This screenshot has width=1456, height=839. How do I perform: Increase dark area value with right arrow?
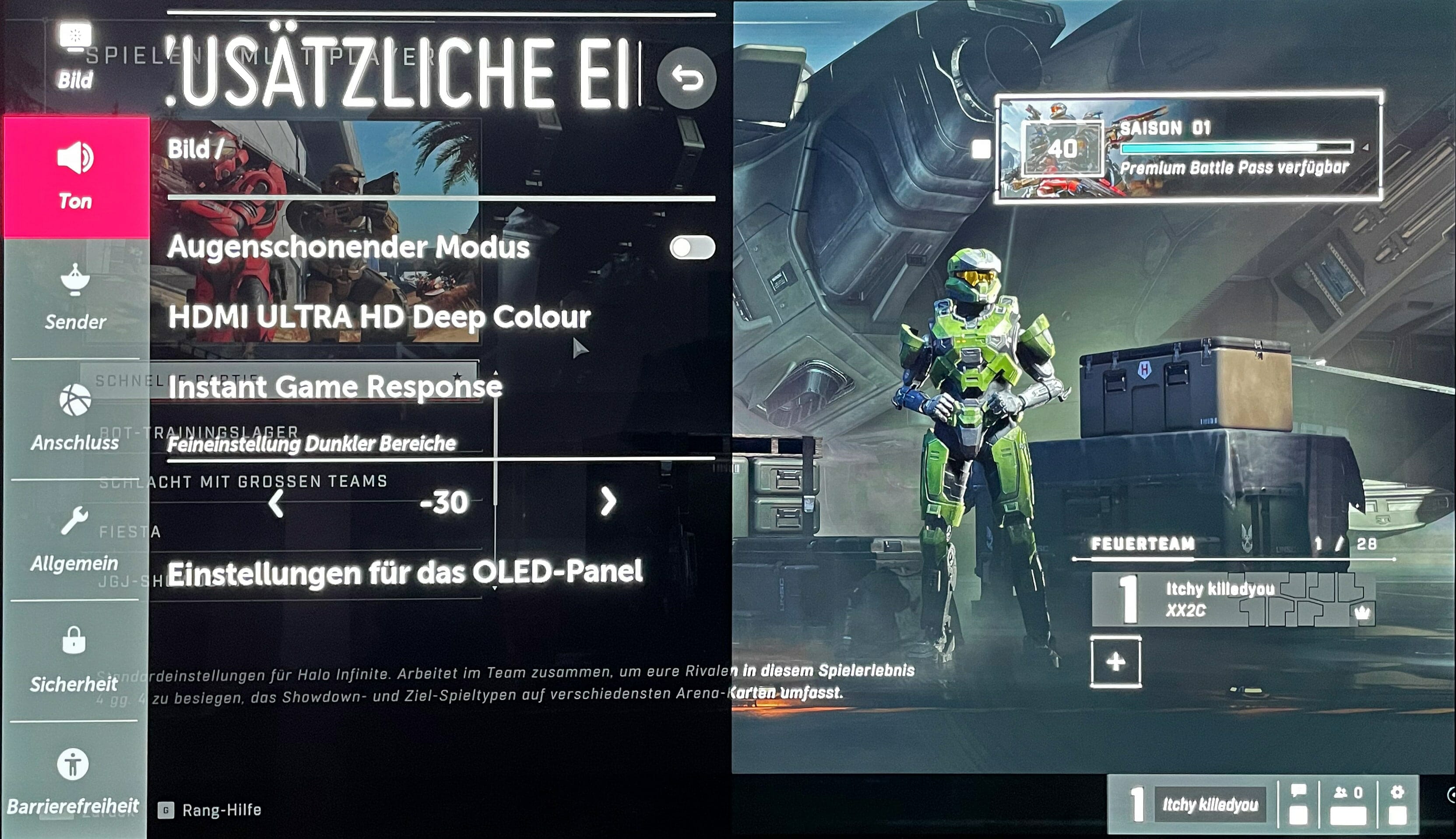coord(608,501)
